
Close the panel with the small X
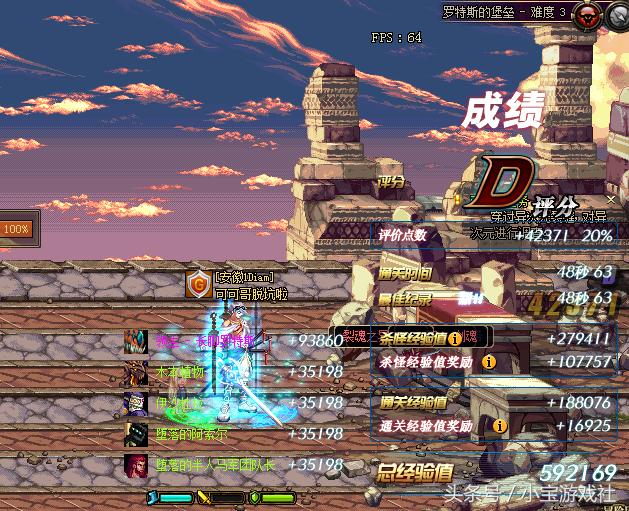point(612,200)
